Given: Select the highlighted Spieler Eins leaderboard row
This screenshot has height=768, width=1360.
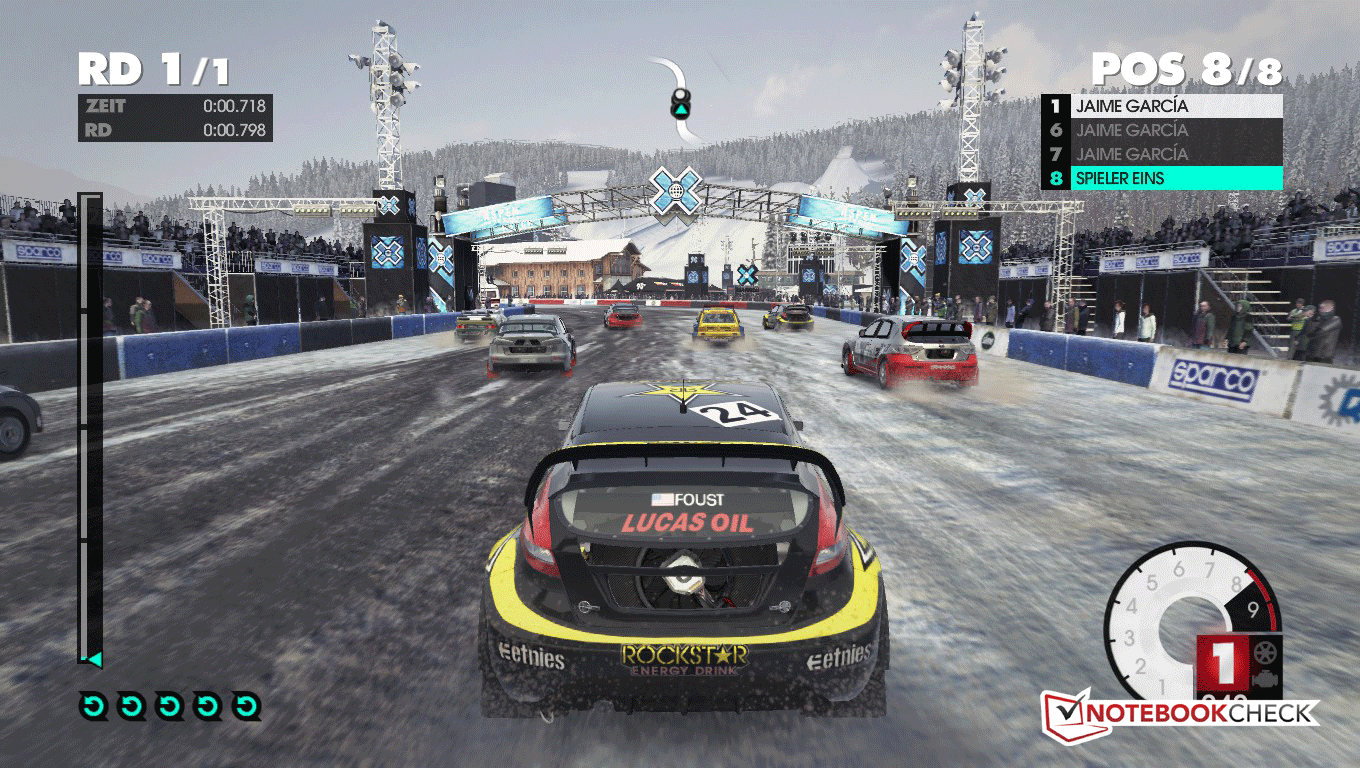Looking at the screenshot, I should tap(1162, 178).
